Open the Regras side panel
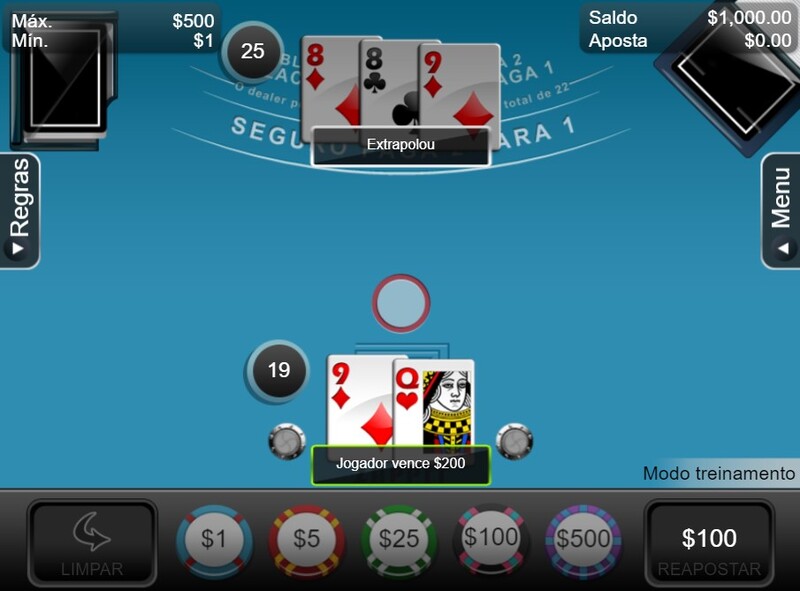800x591 pixels. click(20, 211)
